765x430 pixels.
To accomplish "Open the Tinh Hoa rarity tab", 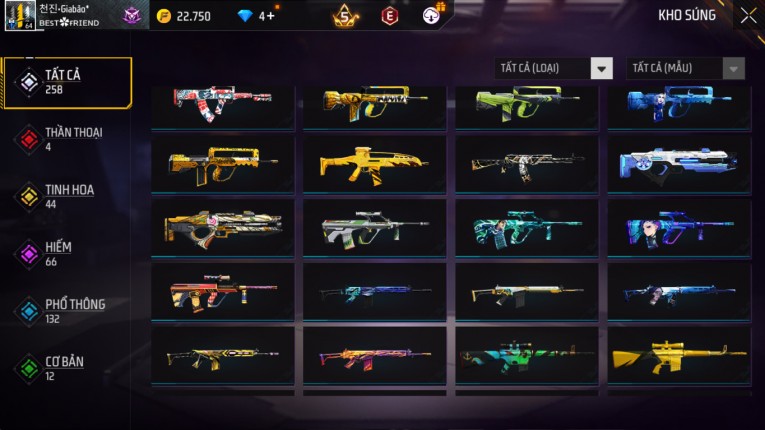I will 67,196.
